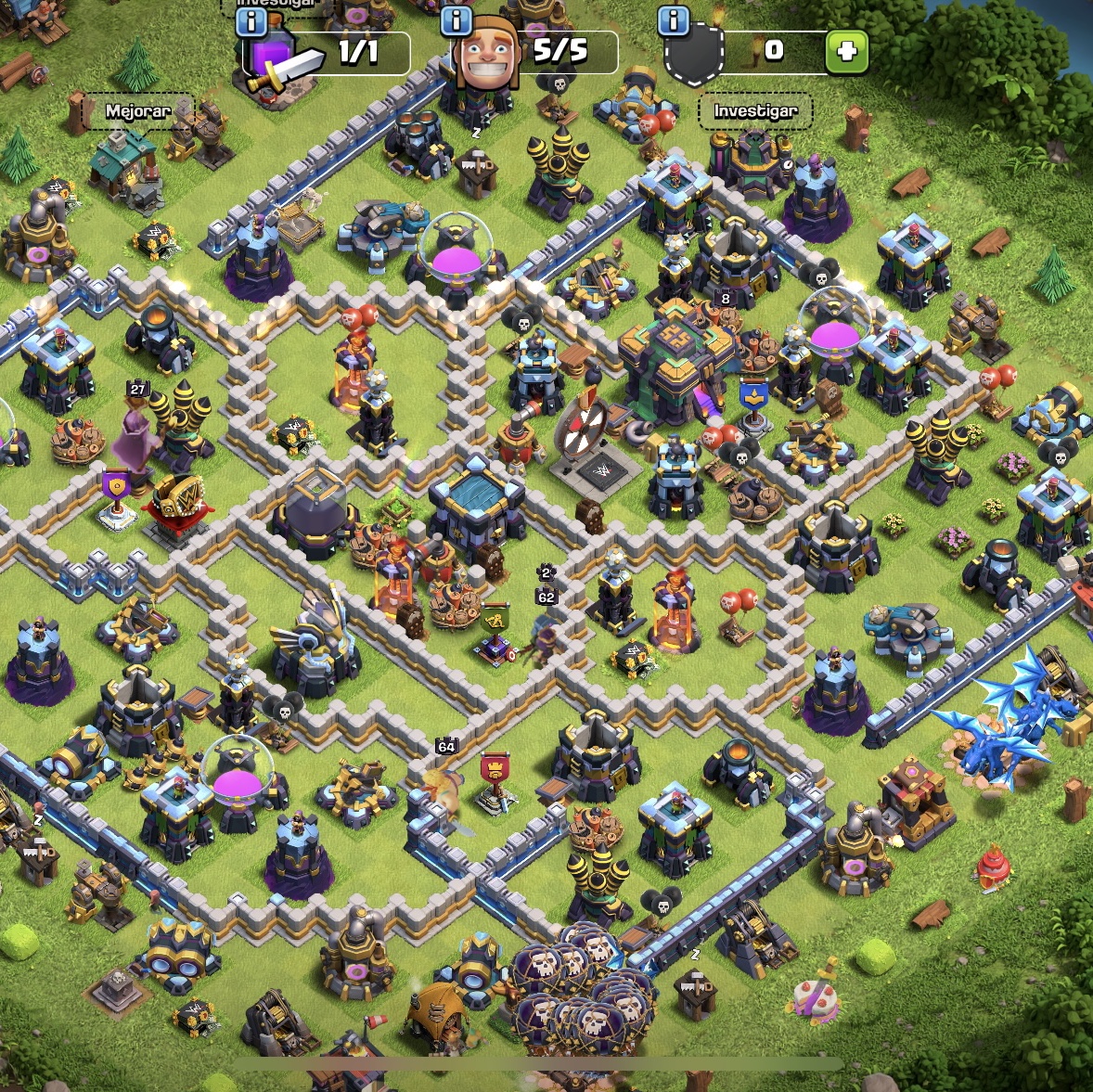Viewport: 1093px width, 1092px height.
Task: Open the shield status icon
Action: (x=694, y=56)
